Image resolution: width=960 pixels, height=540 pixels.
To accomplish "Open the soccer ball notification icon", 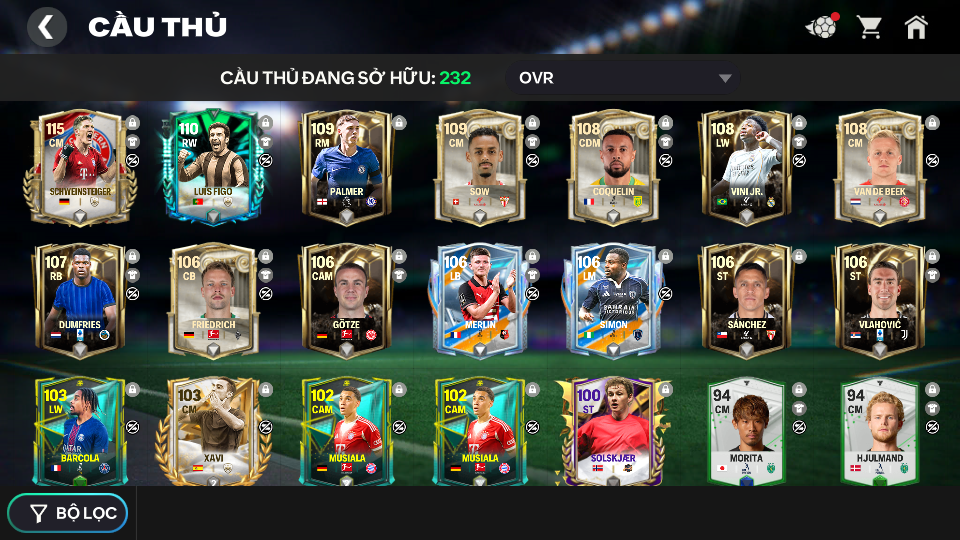I will pyautogui.click(x=822, y=27).
